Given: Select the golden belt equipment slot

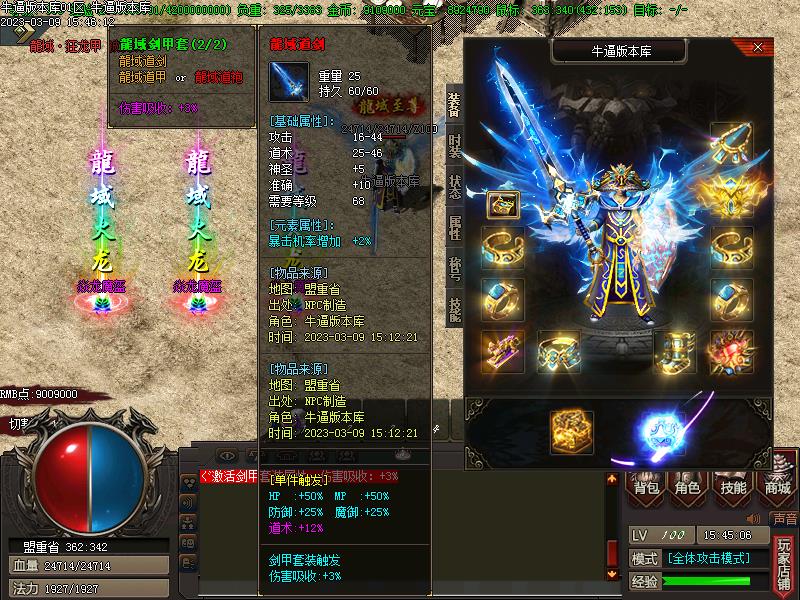Looking at the screenshot, I should point(559,351).
